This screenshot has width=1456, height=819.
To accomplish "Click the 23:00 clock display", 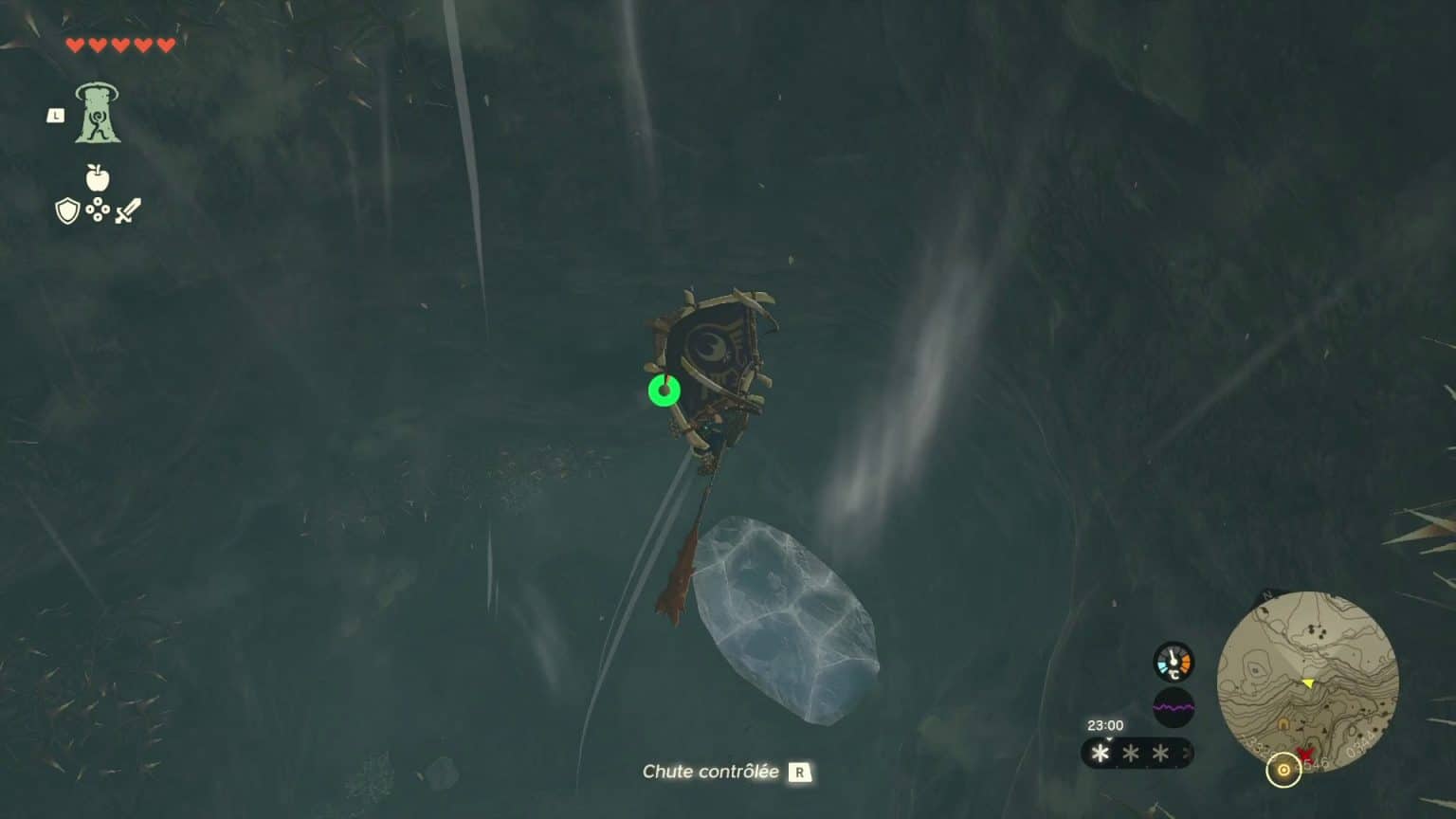I will click(1106, 725).
